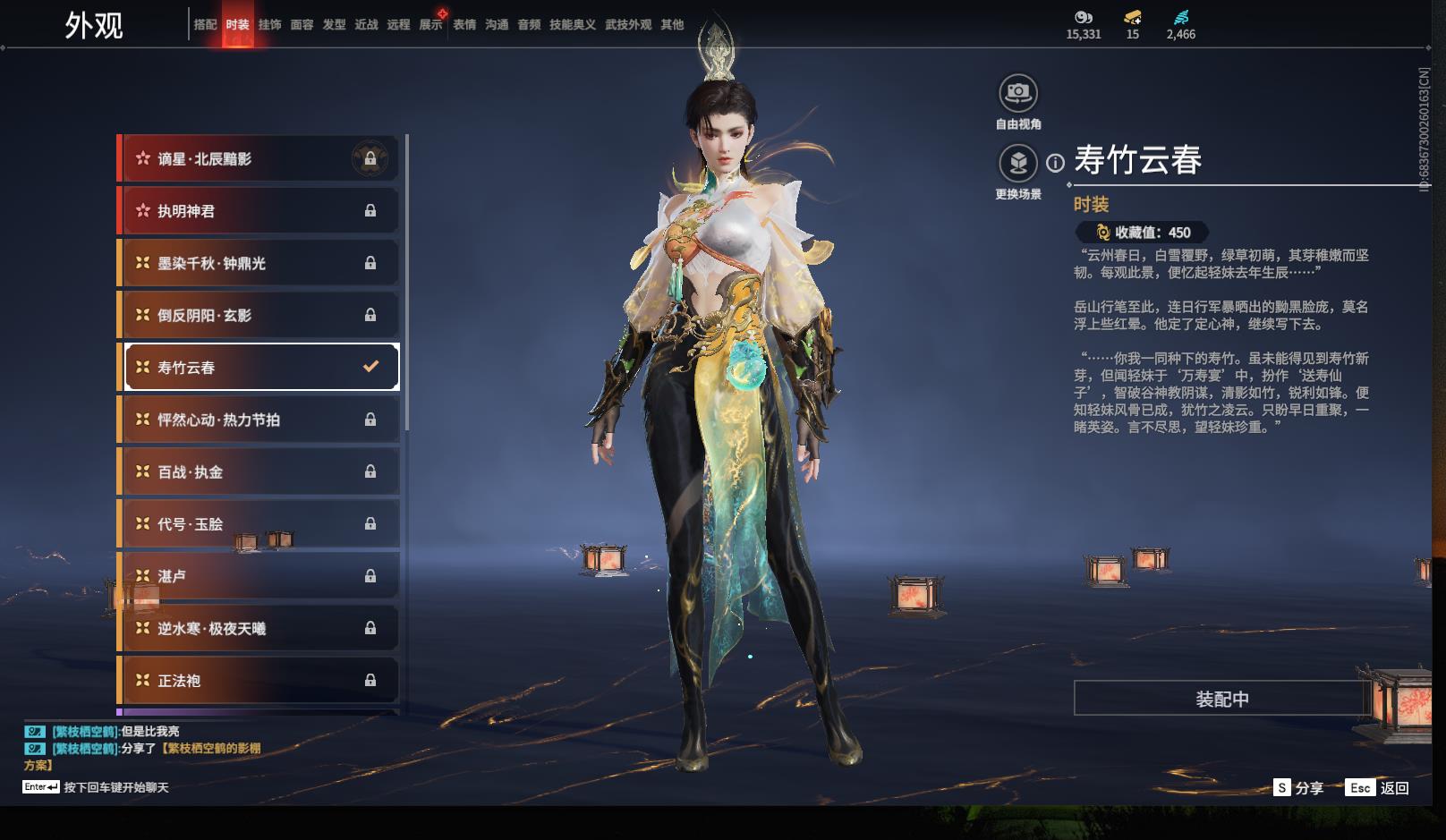Click the 自由视角 camera icon
Viewport: 1446px width, 840px height.
(x=1017, y=93)
